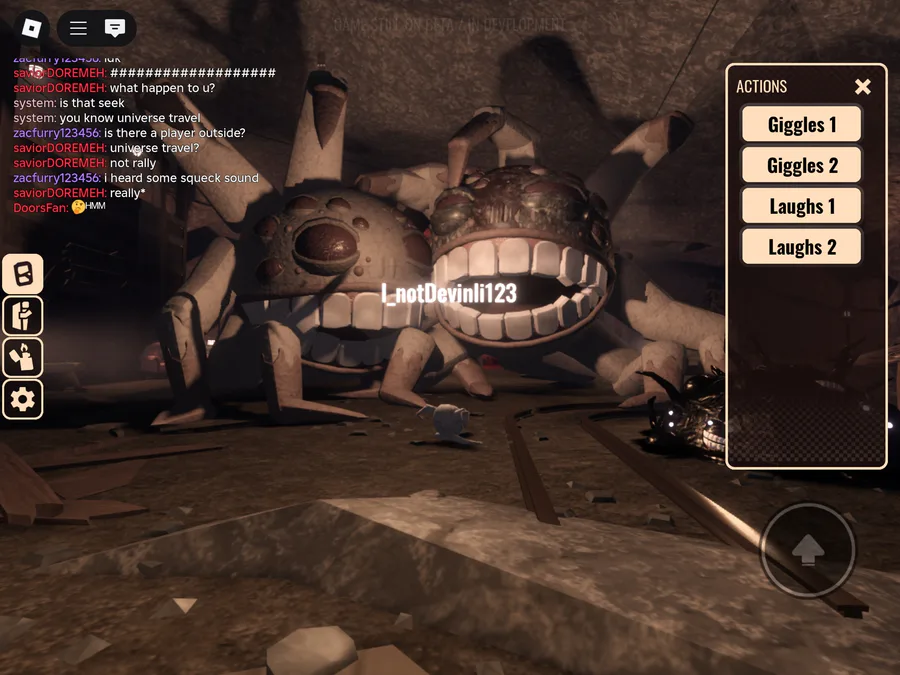This screenshot has height=675, width=900.
Task: Open the settings gear icon
Action: point(23,400)
